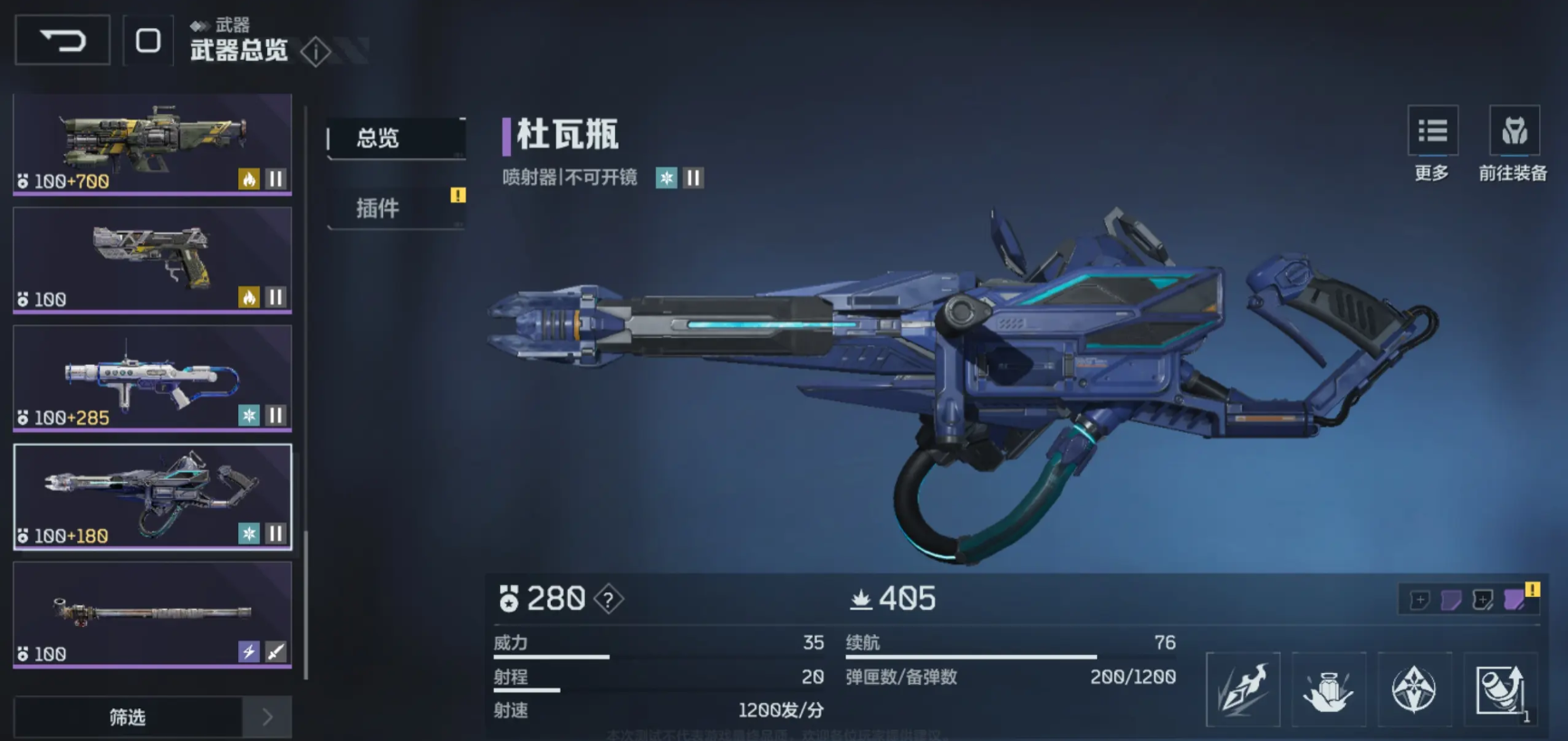Click the square home button
This screenshot has height=741, width=1568.
tap(148, 41)
